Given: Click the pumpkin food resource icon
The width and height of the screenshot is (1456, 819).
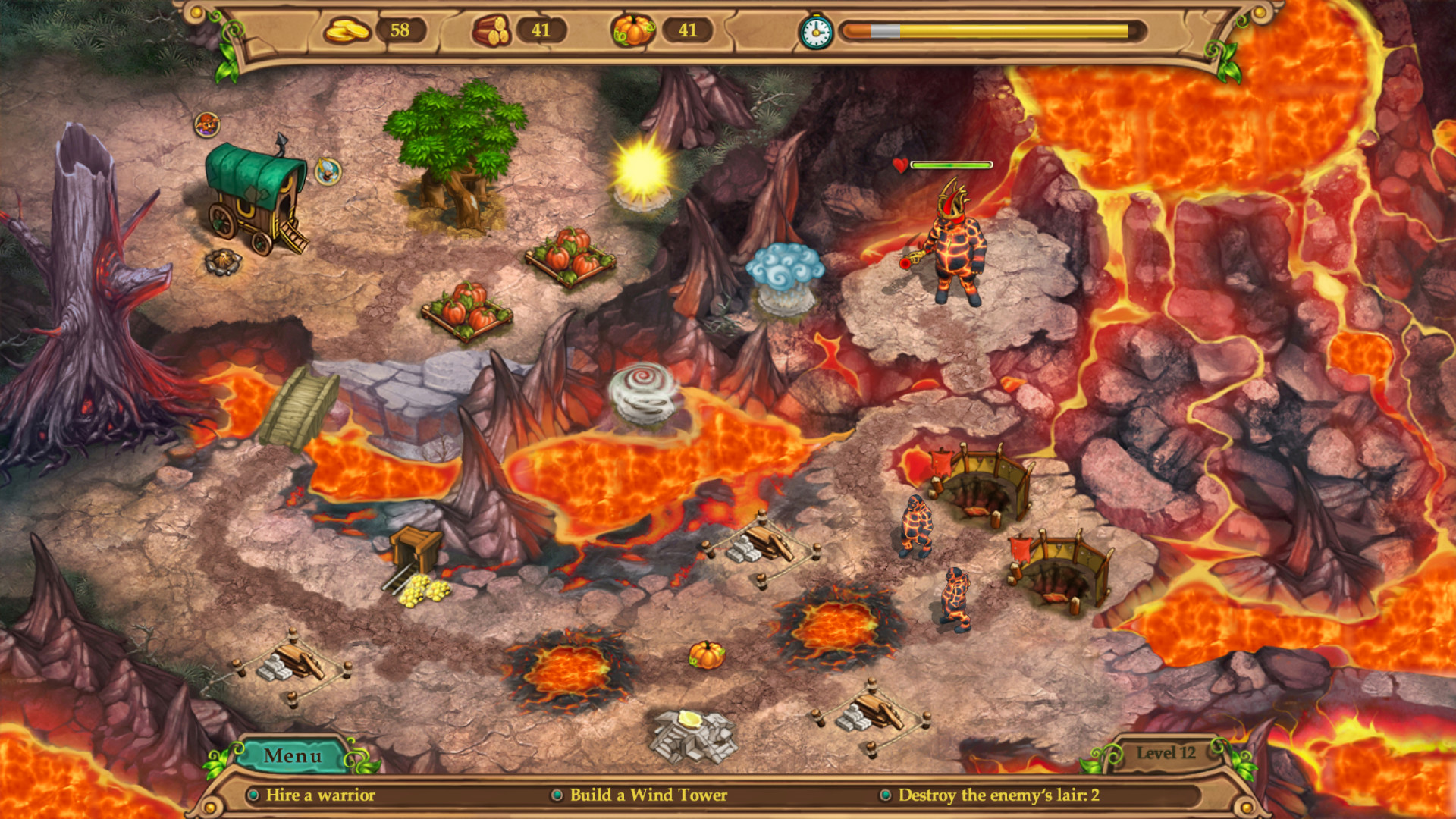Looking at the screenshot, I should (632, 31).
